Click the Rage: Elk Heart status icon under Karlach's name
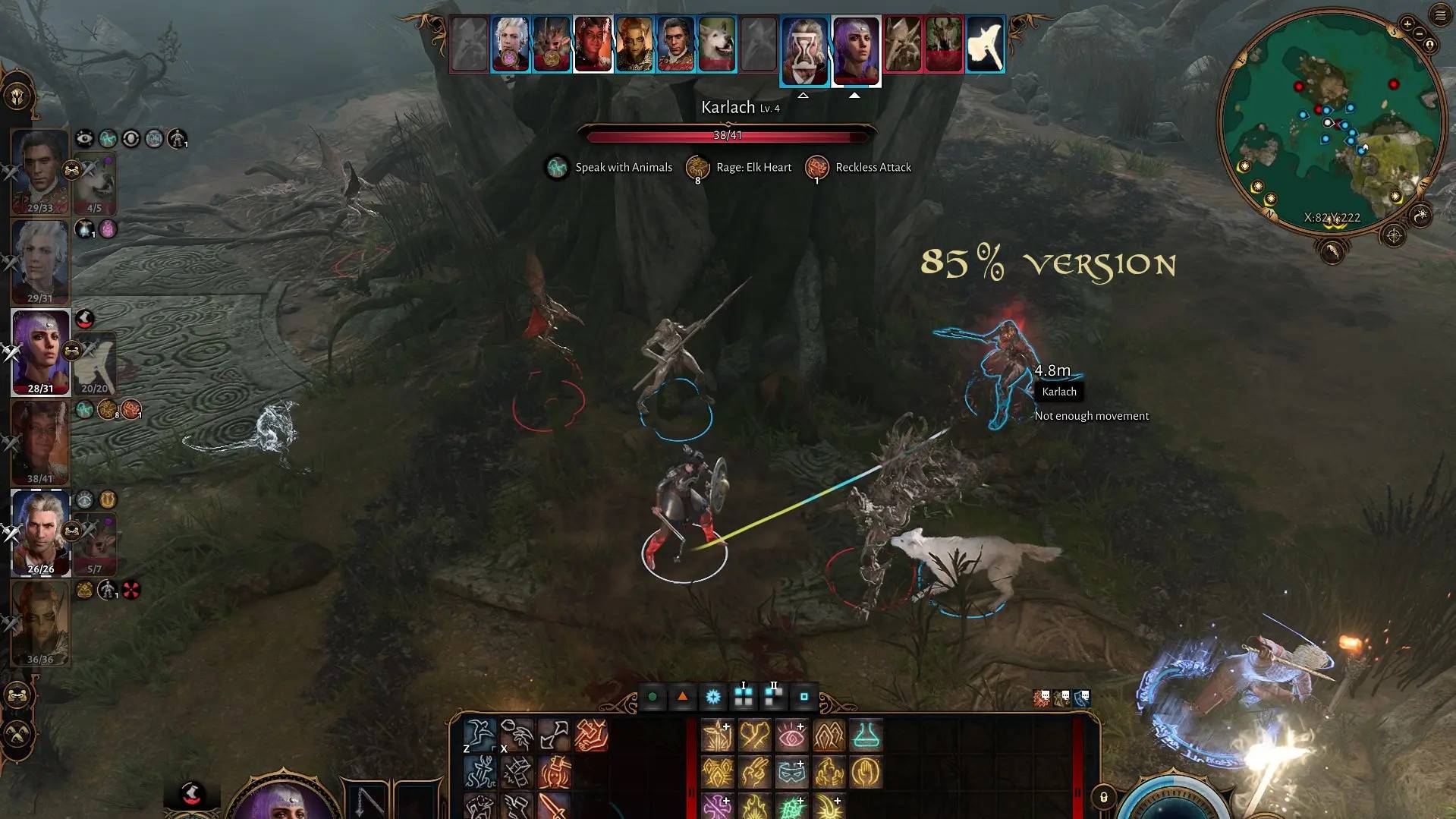This screenshot has height=819, width=1456. 697,167
